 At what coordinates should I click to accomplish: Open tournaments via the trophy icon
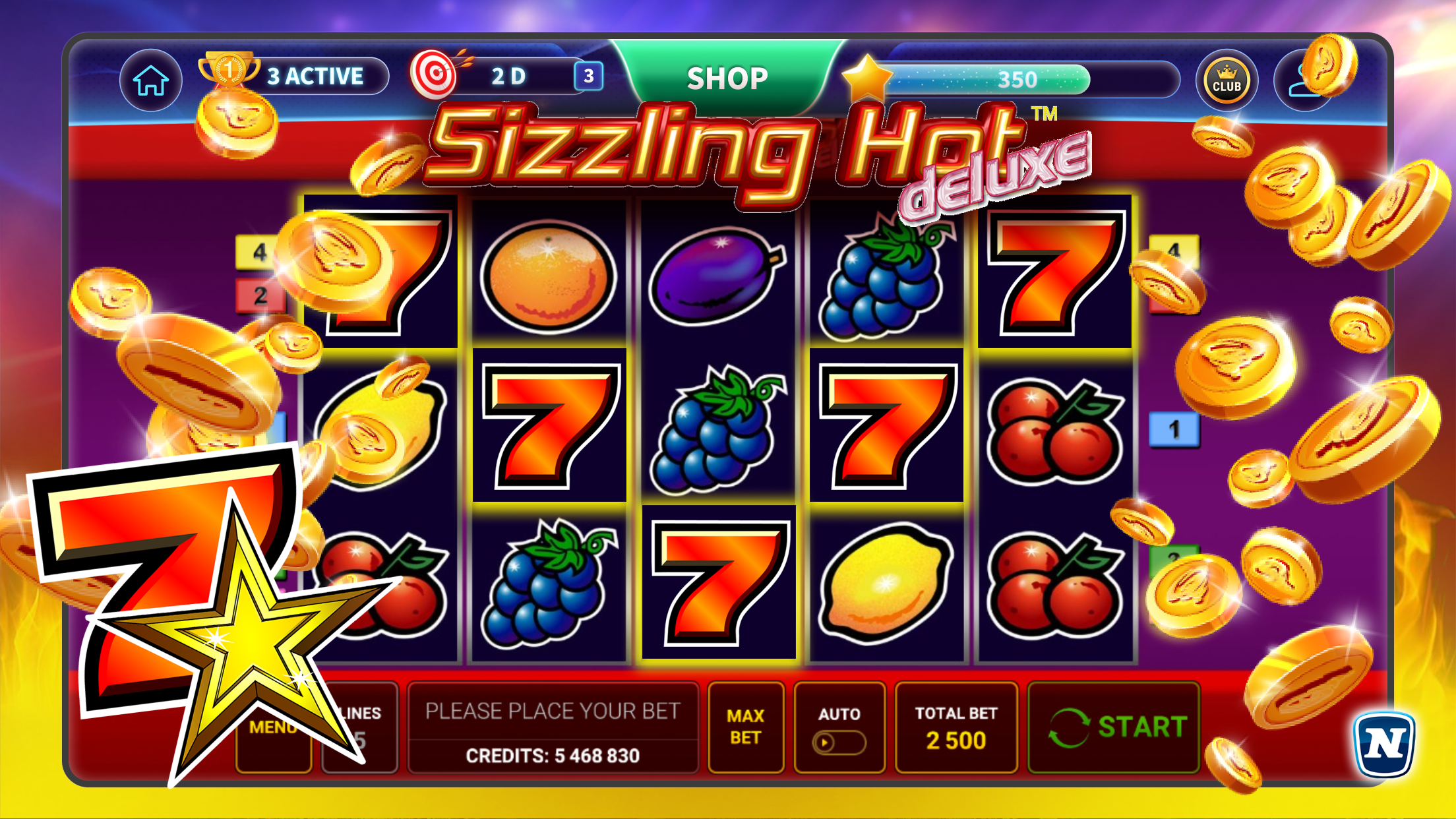228,69
